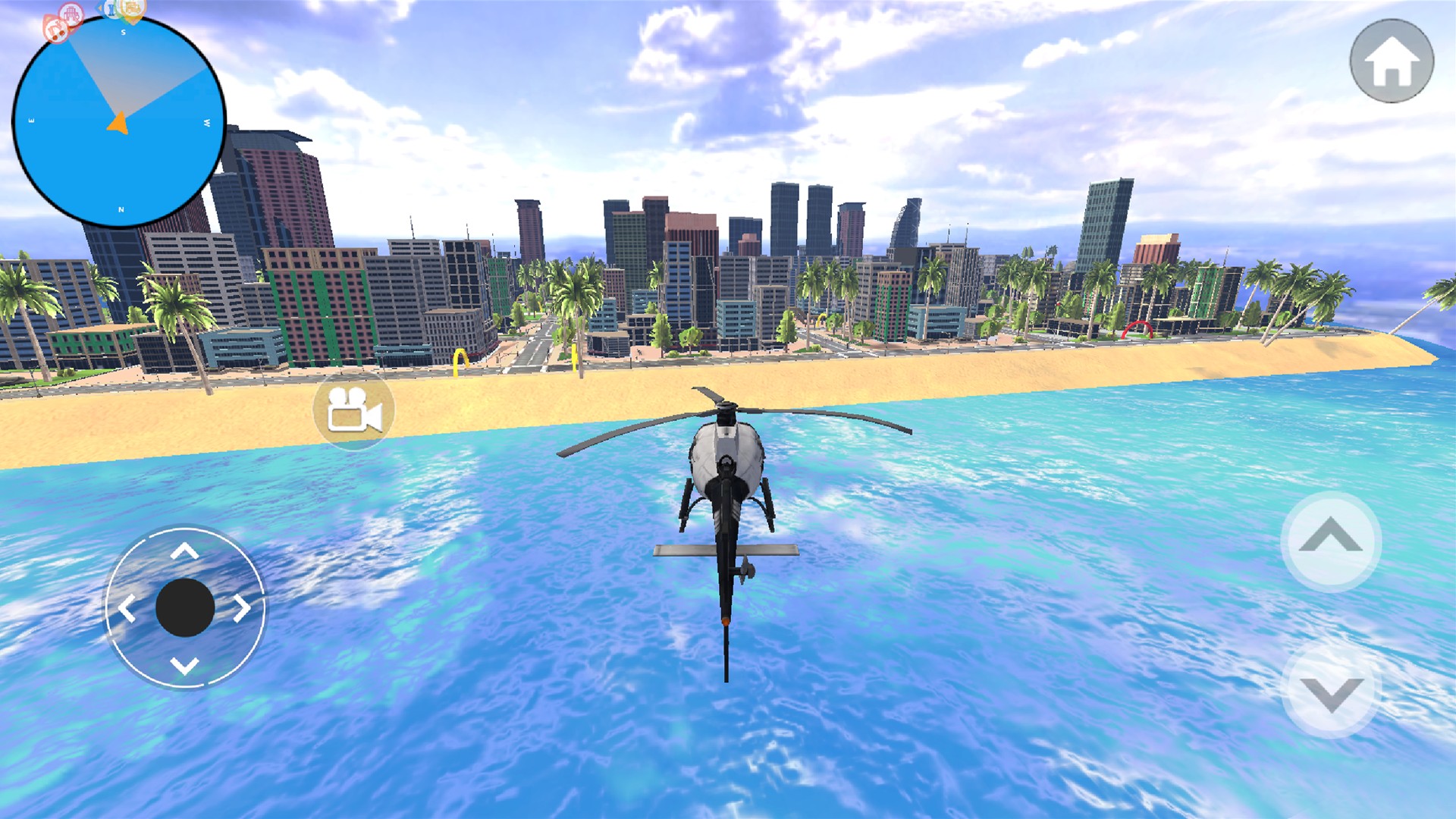Steer right with the joystick arrow
1456x819 pixels.
coord(242,608)
